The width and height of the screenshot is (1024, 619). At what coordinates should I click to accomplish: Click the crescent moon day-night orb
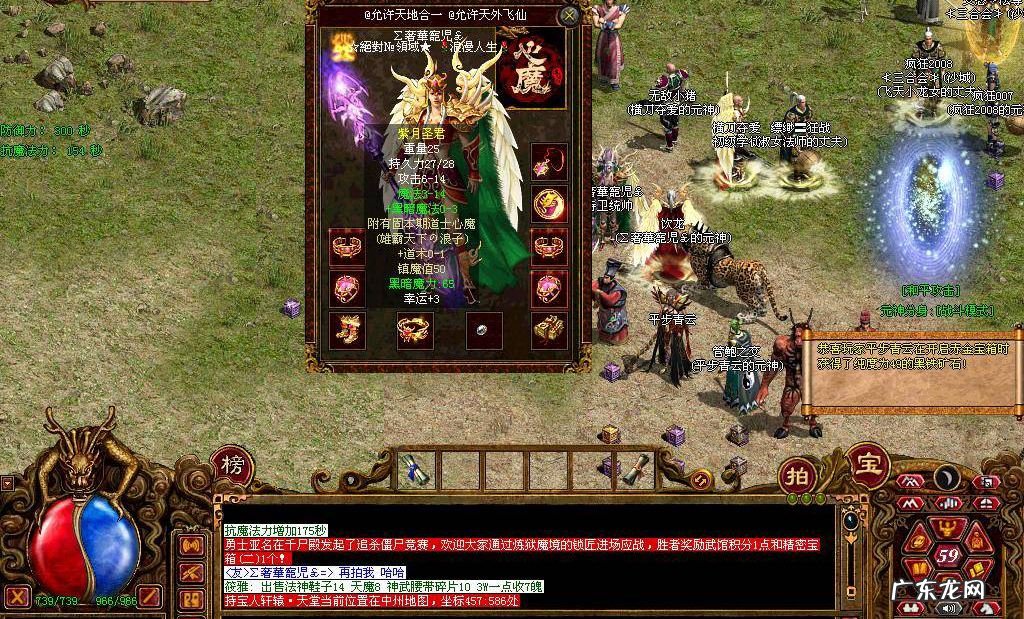[x=947, y=479]
